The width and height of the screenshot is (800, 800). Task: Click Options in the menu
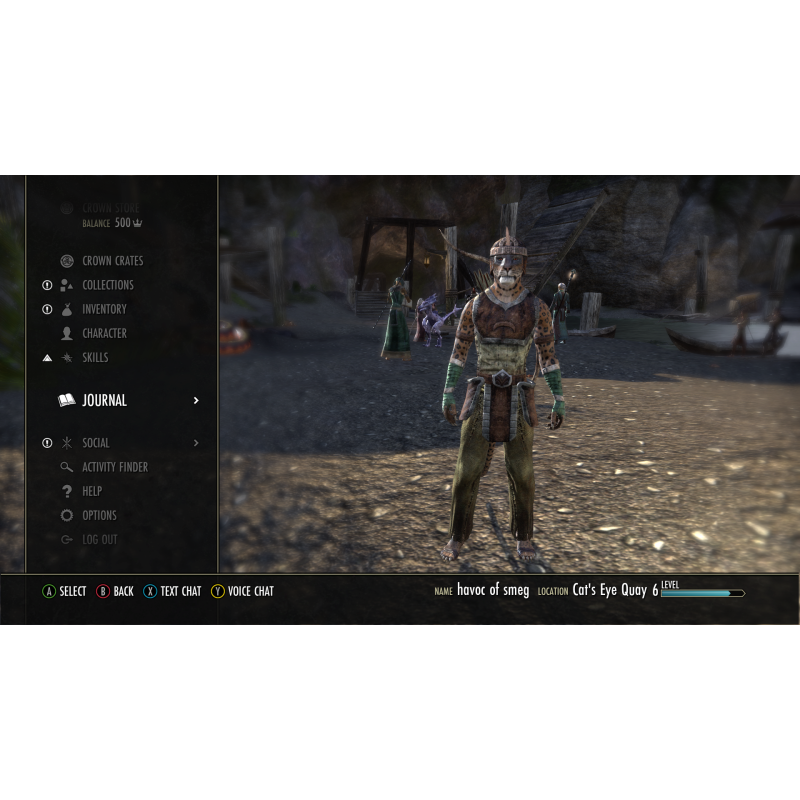pyautogui.click(x=99, y=515)
